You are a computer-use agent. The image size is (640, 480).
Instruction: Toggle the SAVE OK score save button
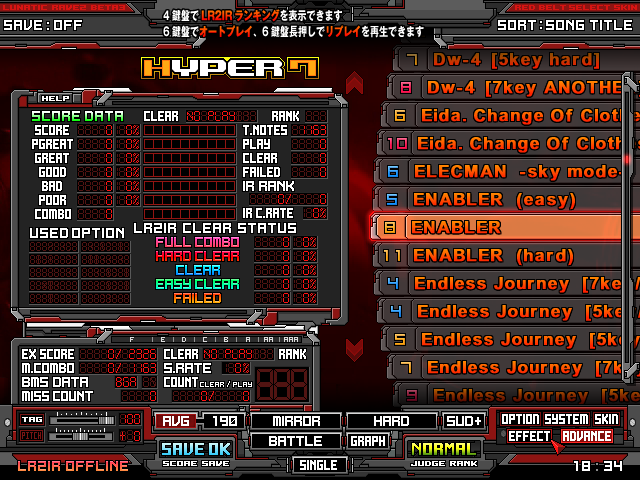click(196, 451)
